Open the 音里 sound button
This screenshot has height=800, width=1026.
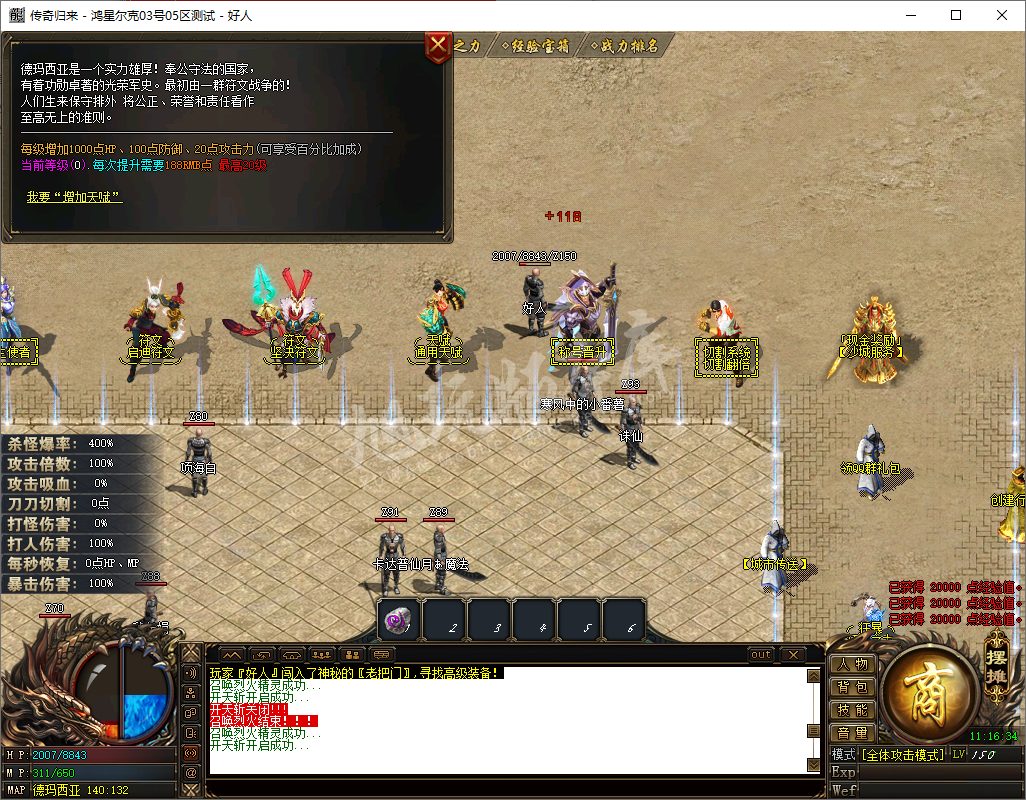pyautogui.click(x=852, y=733)
